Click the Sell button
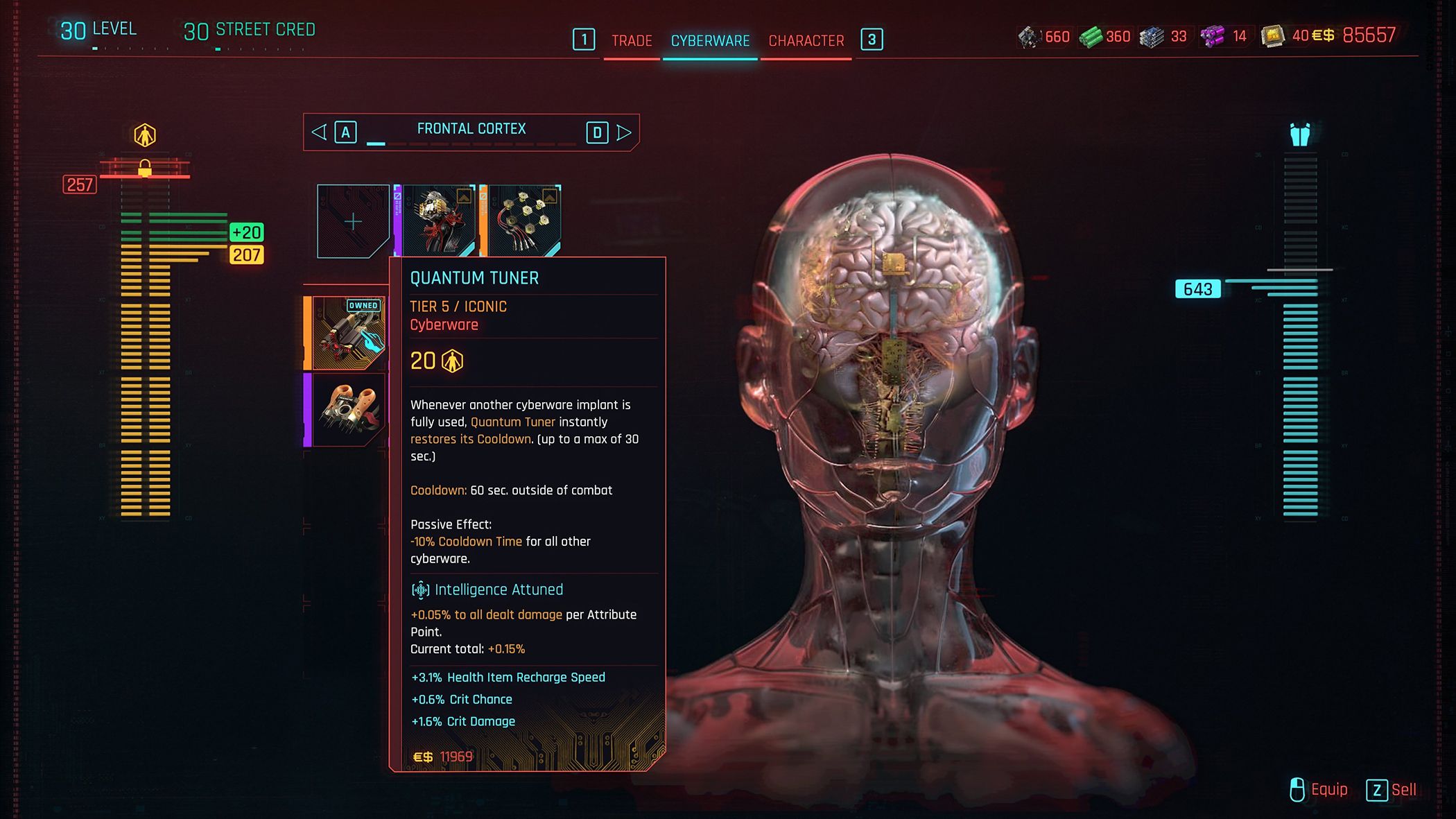This screenshot has height=819, width=1456. tap(1392, 790)
